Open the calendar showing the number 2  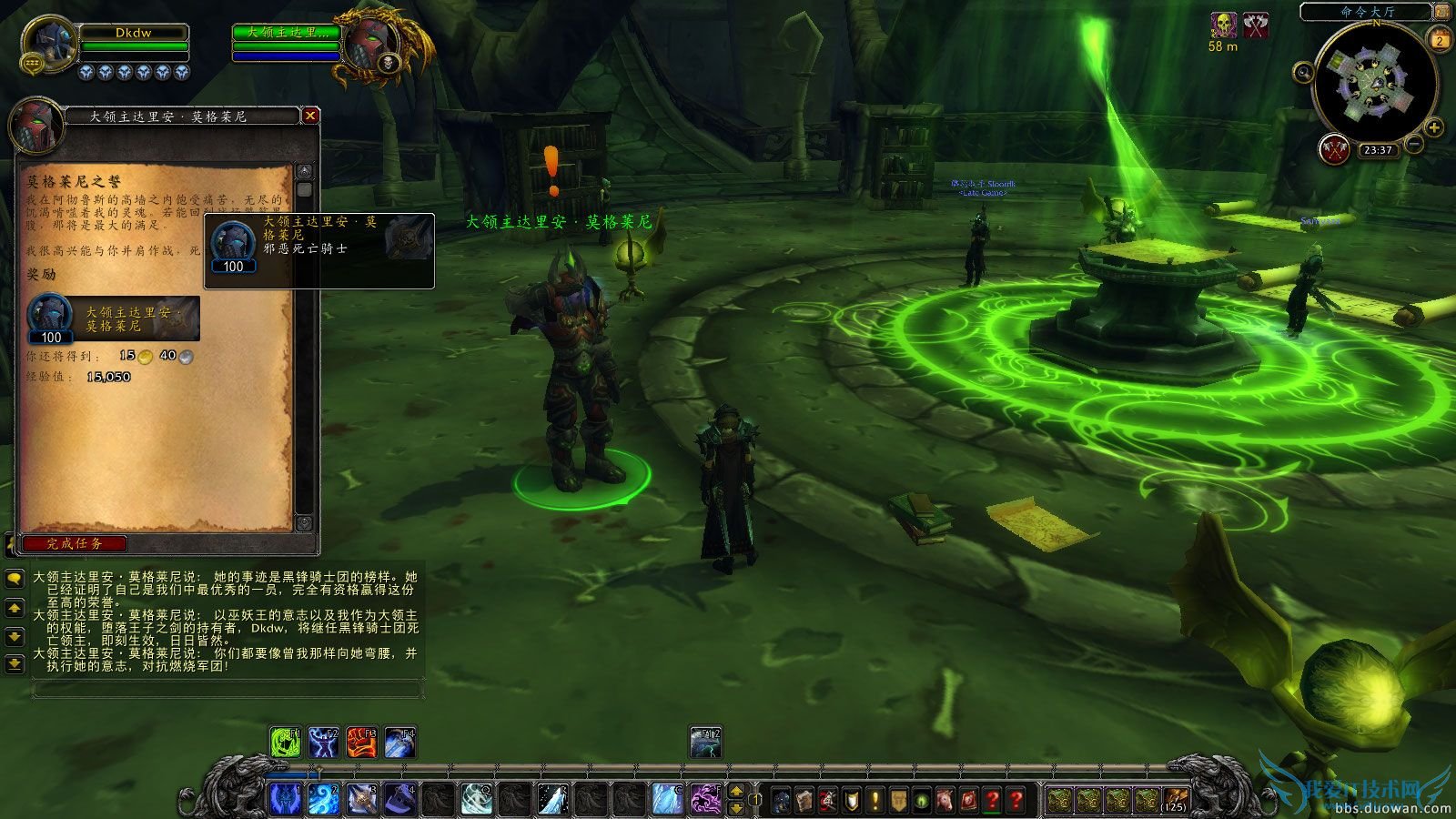click(x=1440, y=41)
